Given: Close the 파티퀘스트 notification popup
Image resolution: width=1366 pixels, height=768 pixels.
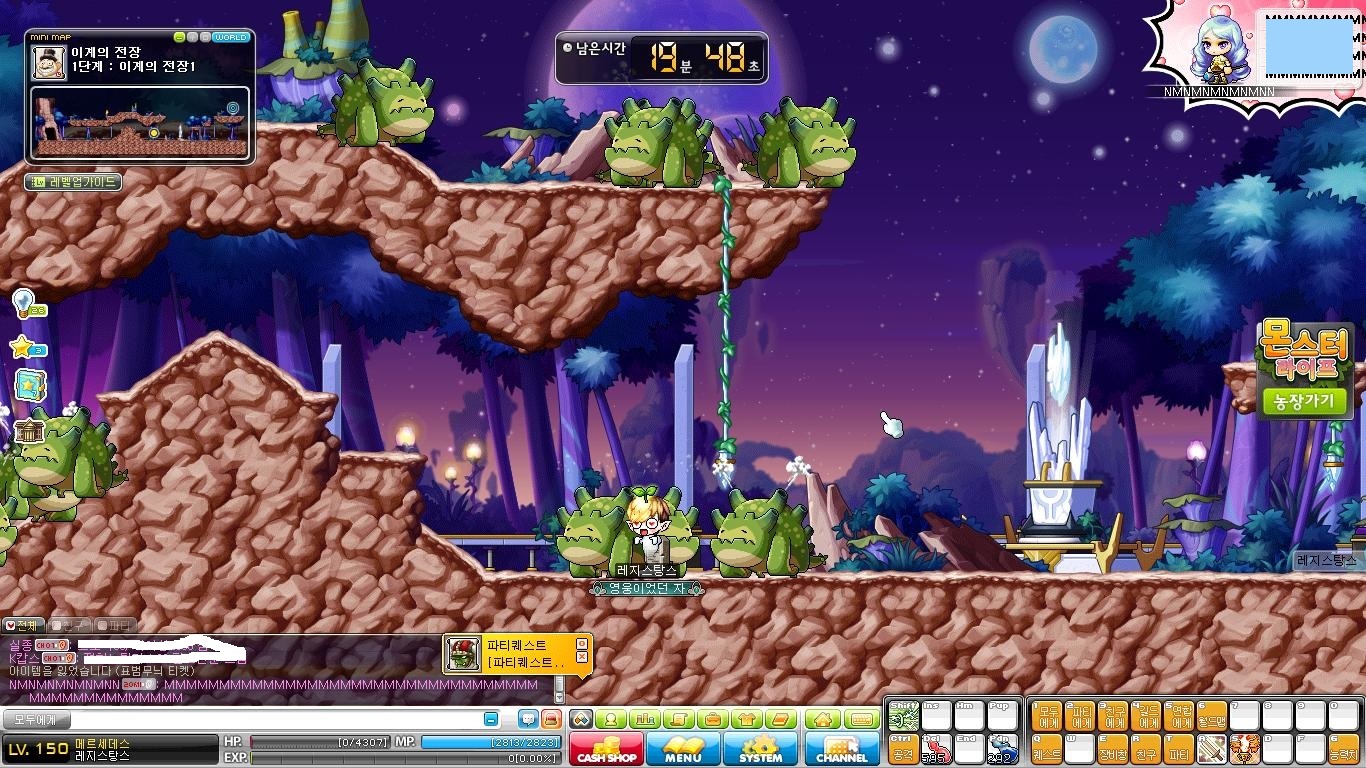Looking at the screenshot, I should [x=581, y=642].
